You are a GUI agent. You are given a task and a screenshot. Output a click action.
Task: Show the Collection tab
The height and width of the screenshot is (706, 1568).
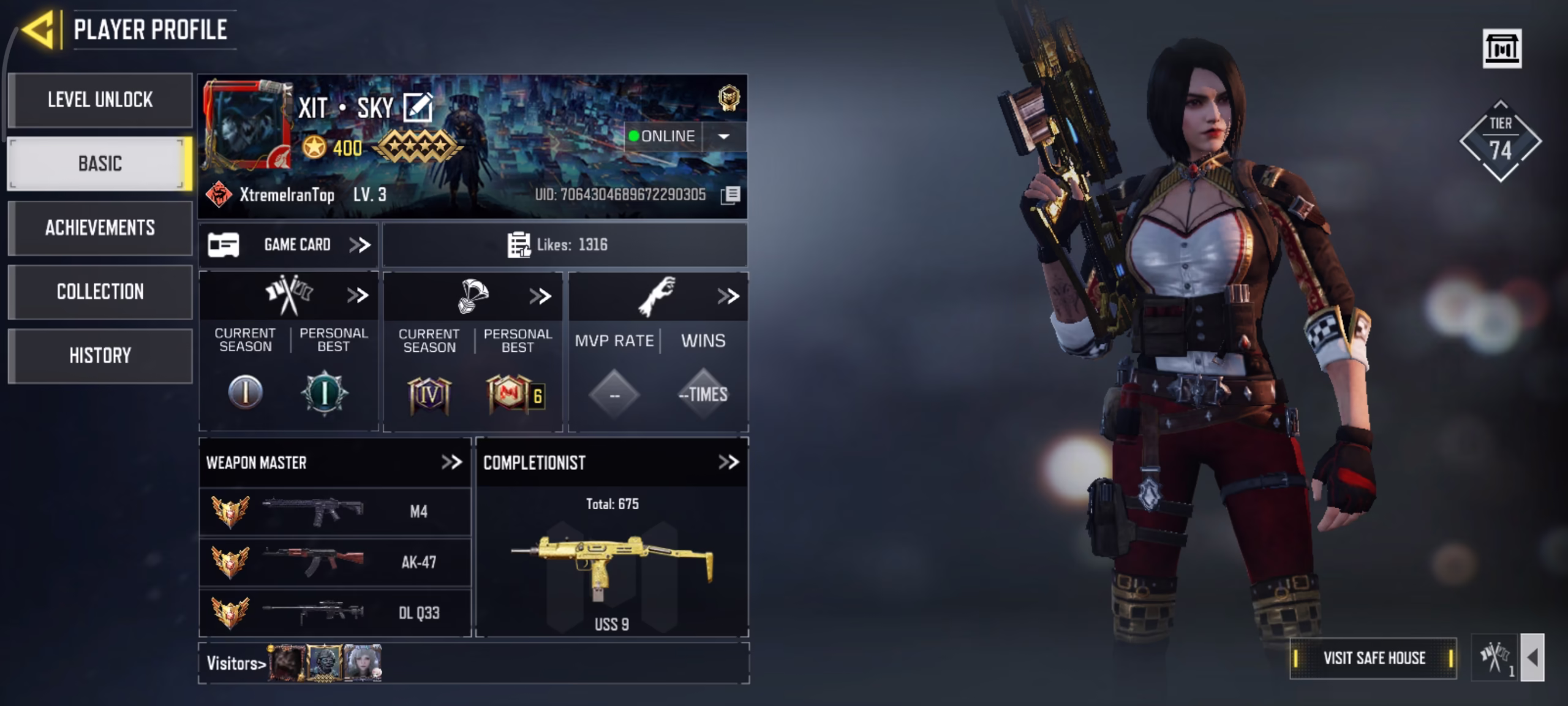pyautogui.click(x=100, y=292)
